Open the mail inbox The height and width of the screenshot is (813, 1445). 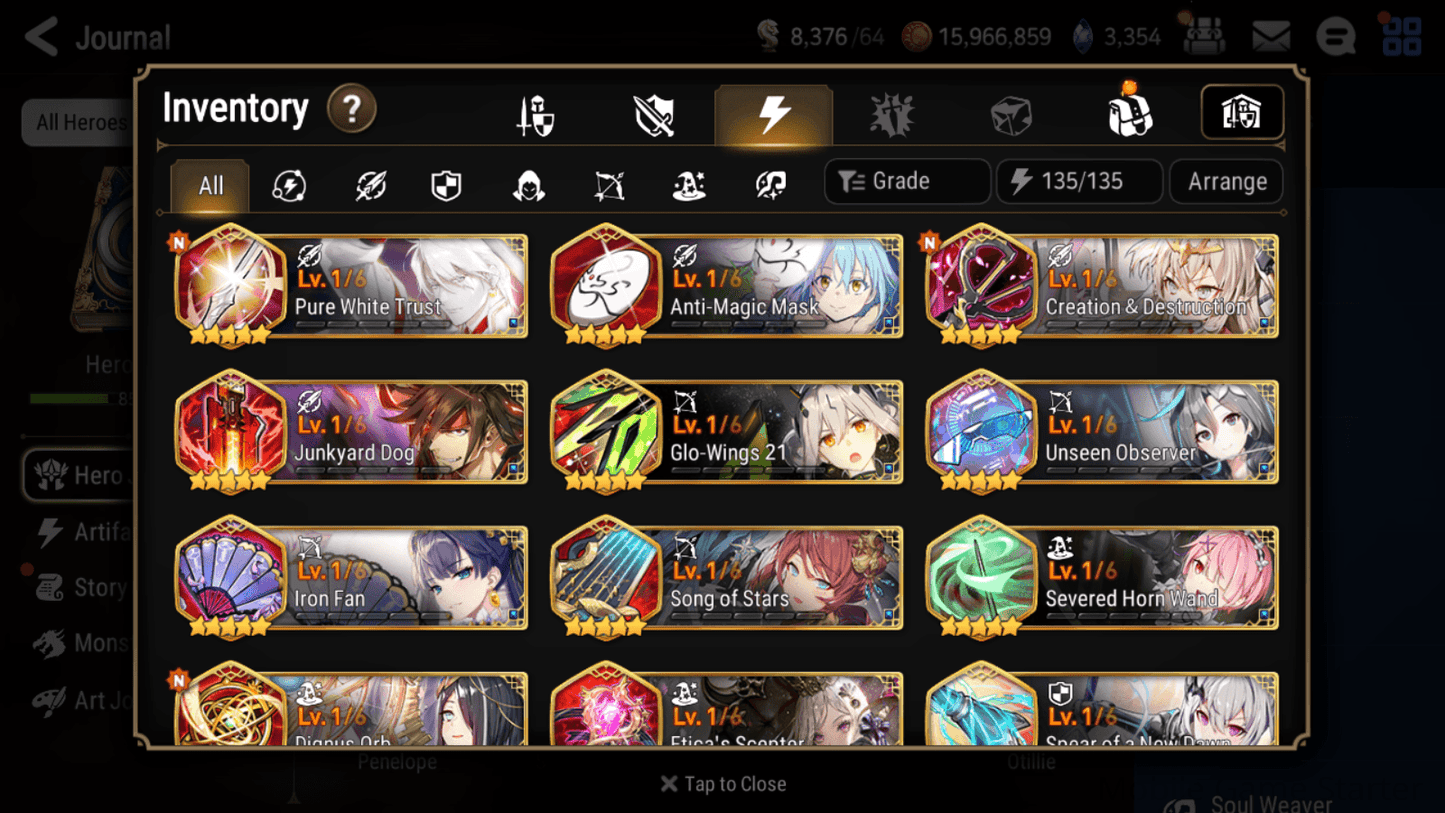1270,36
